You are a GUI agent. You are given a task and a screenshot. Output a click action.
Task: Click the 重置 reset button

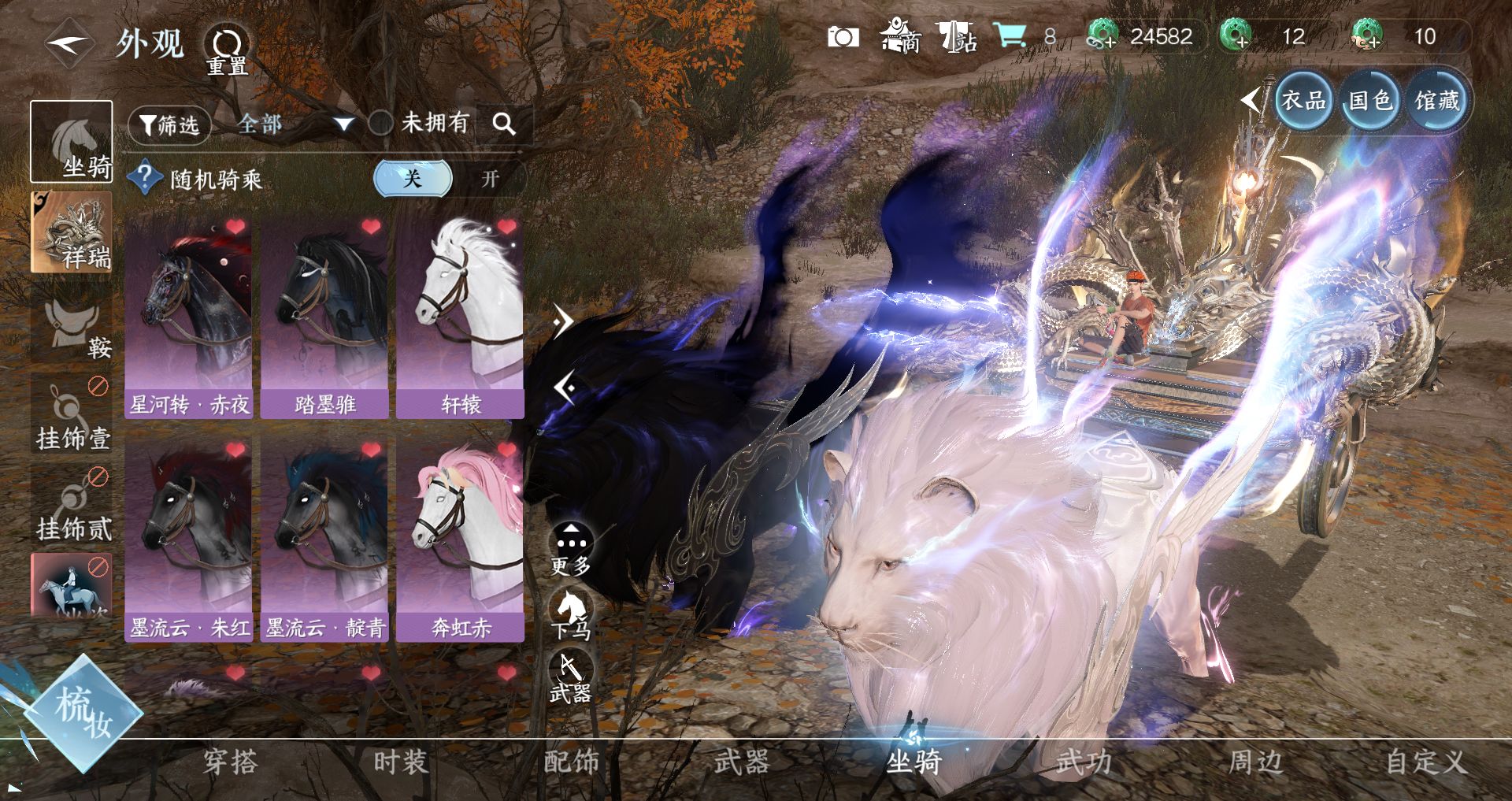pos(227,50)
